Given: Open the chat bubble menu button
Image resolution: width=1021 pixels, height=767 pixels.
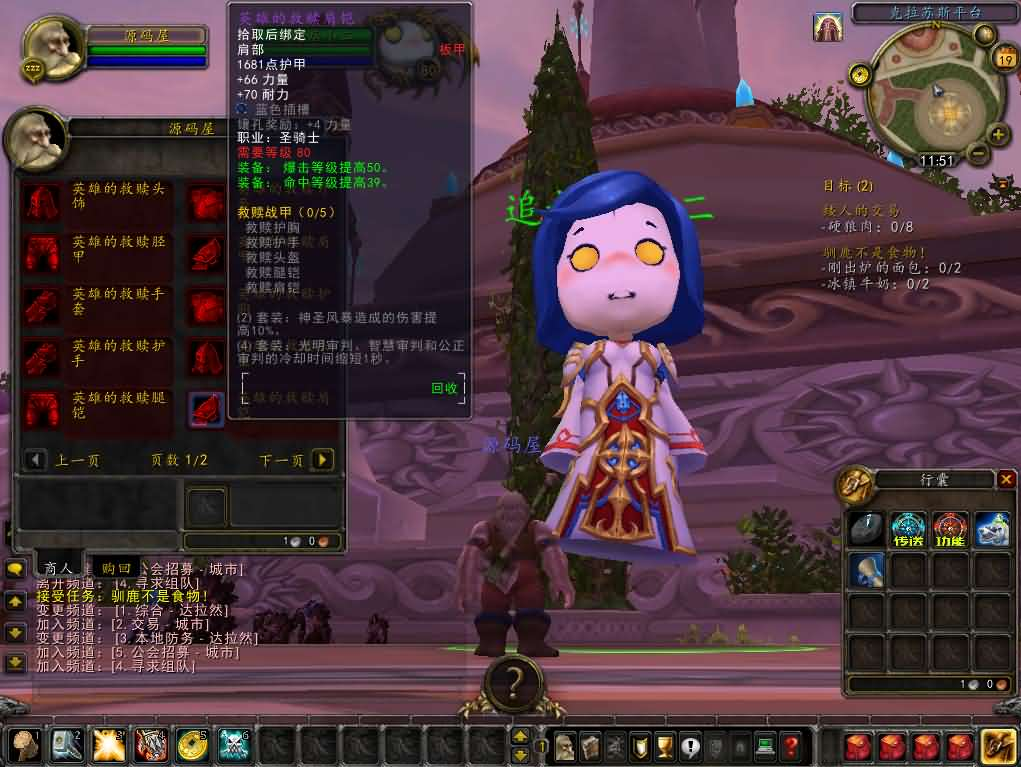Looking at the screenshot, I should pyautogui.click(x=15, y=569).
